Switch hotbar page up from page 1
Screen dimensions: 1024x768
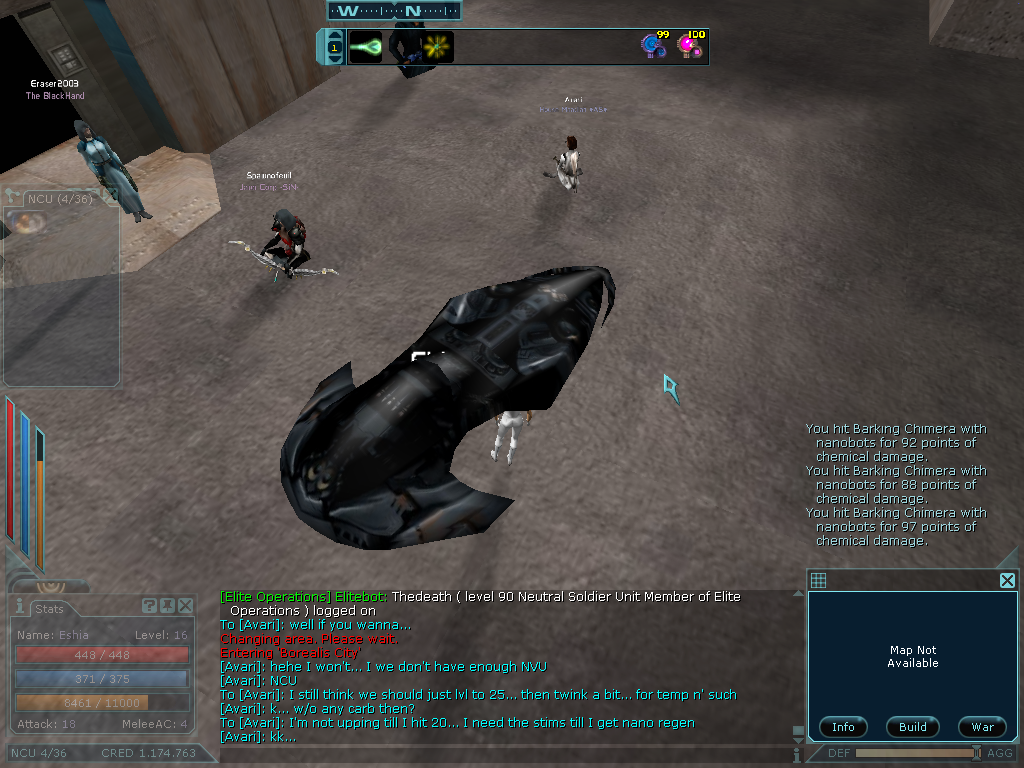click(x=334, y=35)
